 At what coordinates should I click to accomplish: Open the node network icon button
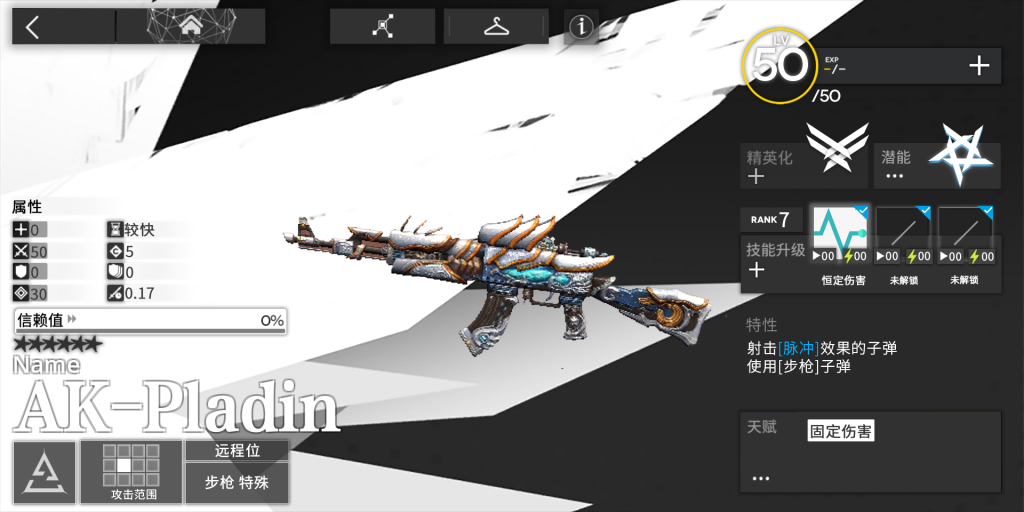tap(382, 27)
